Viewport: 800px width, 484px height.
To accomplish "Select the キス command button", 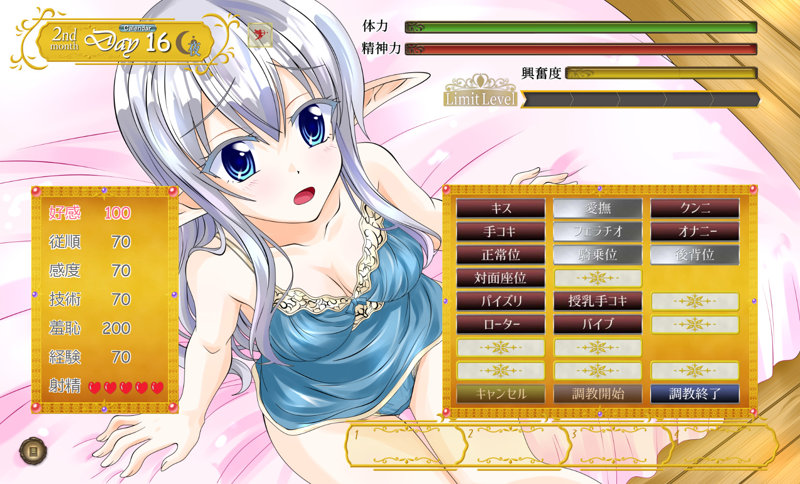I will 501,208.
